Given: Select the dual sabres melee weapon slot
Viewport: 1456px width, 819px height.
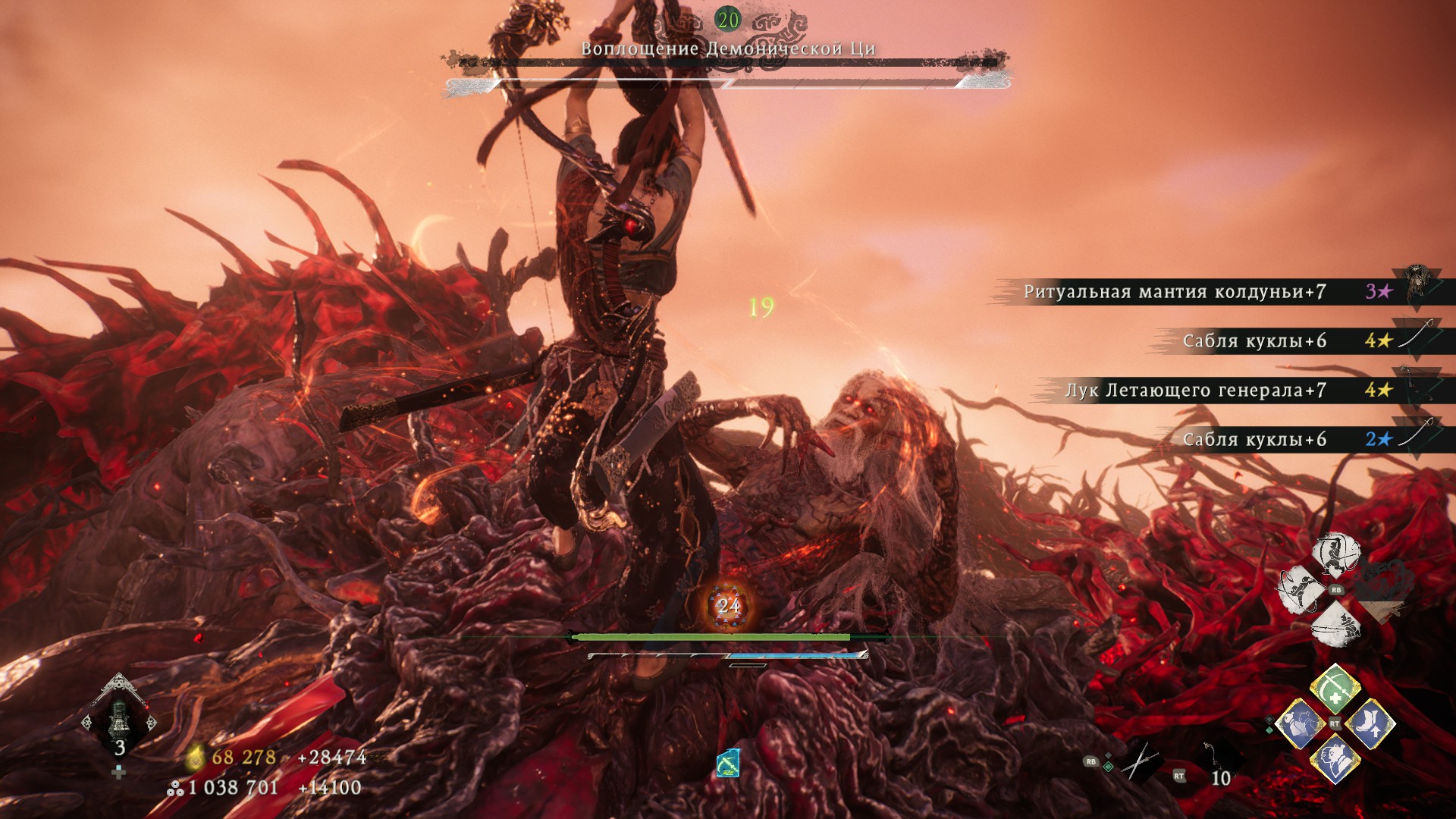Looking at the screenshot, I should click(x=1139, y=761).
